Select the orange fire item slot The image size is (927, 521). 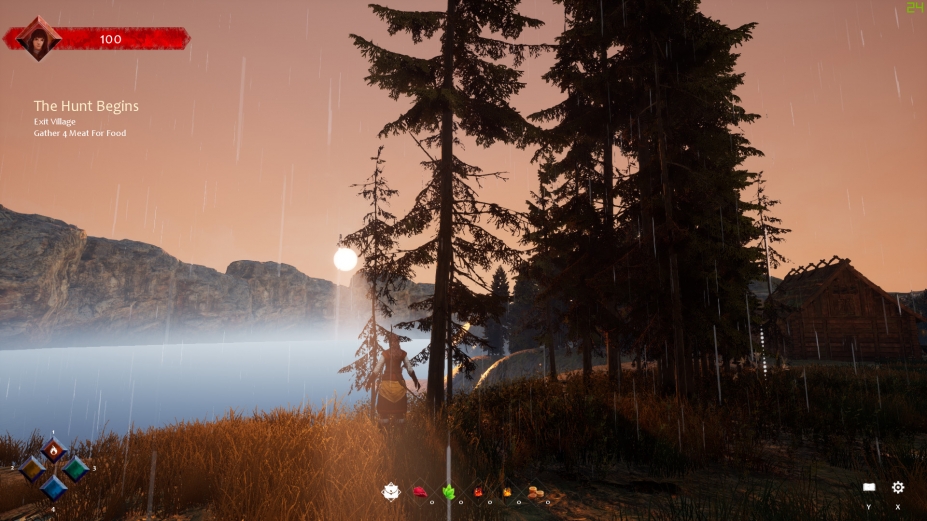[507, 492]
